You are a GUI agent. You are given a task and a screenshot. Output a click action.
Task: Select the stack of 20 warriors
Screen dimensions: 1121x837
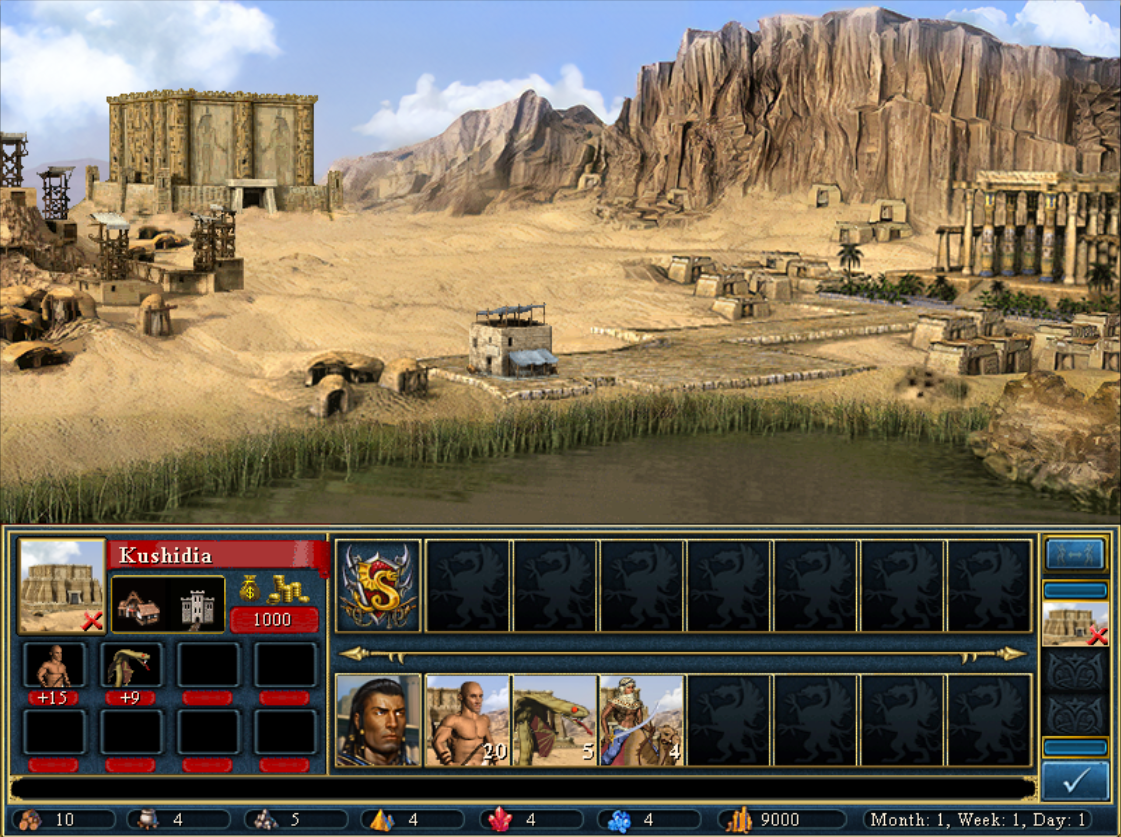click(x=468, y=720)
